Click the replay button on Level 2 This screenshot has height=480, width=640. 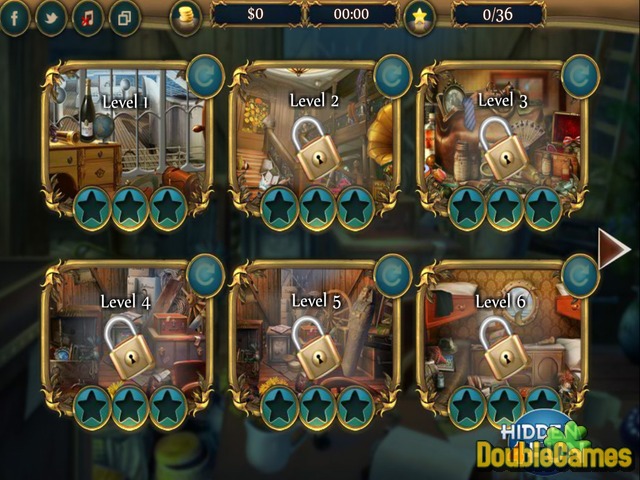tap(392, 76)
